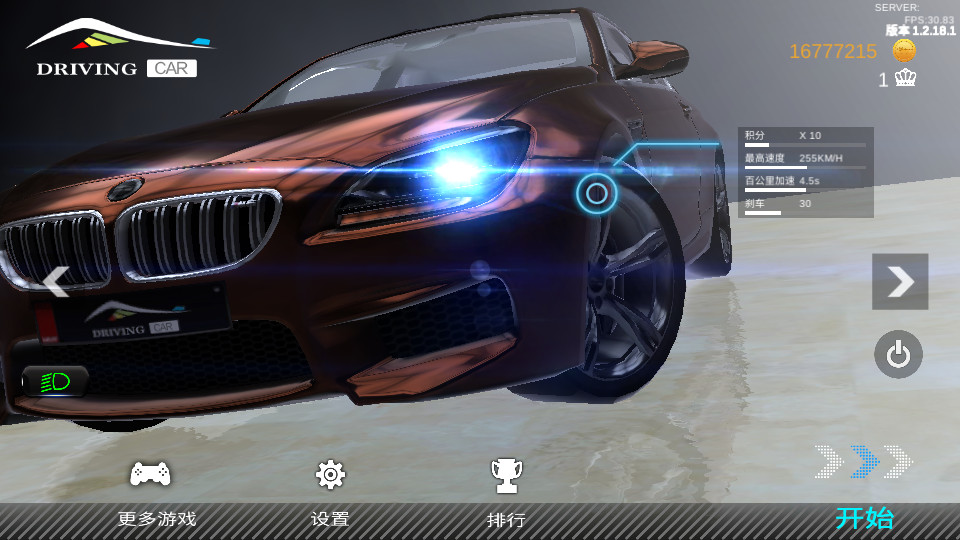Click the crown icon
Screen dimensions: 960x540
pyautogui.click(x=905, y=78)
